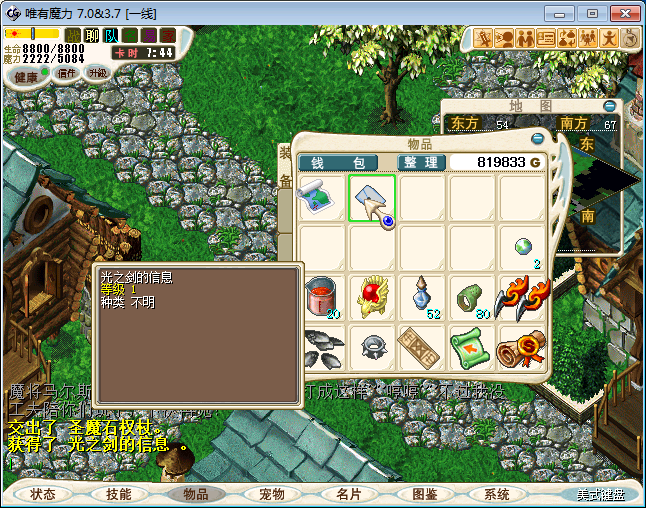Open the 技能 skills menu
646x508 pixels.
click(x=119, y=494)
